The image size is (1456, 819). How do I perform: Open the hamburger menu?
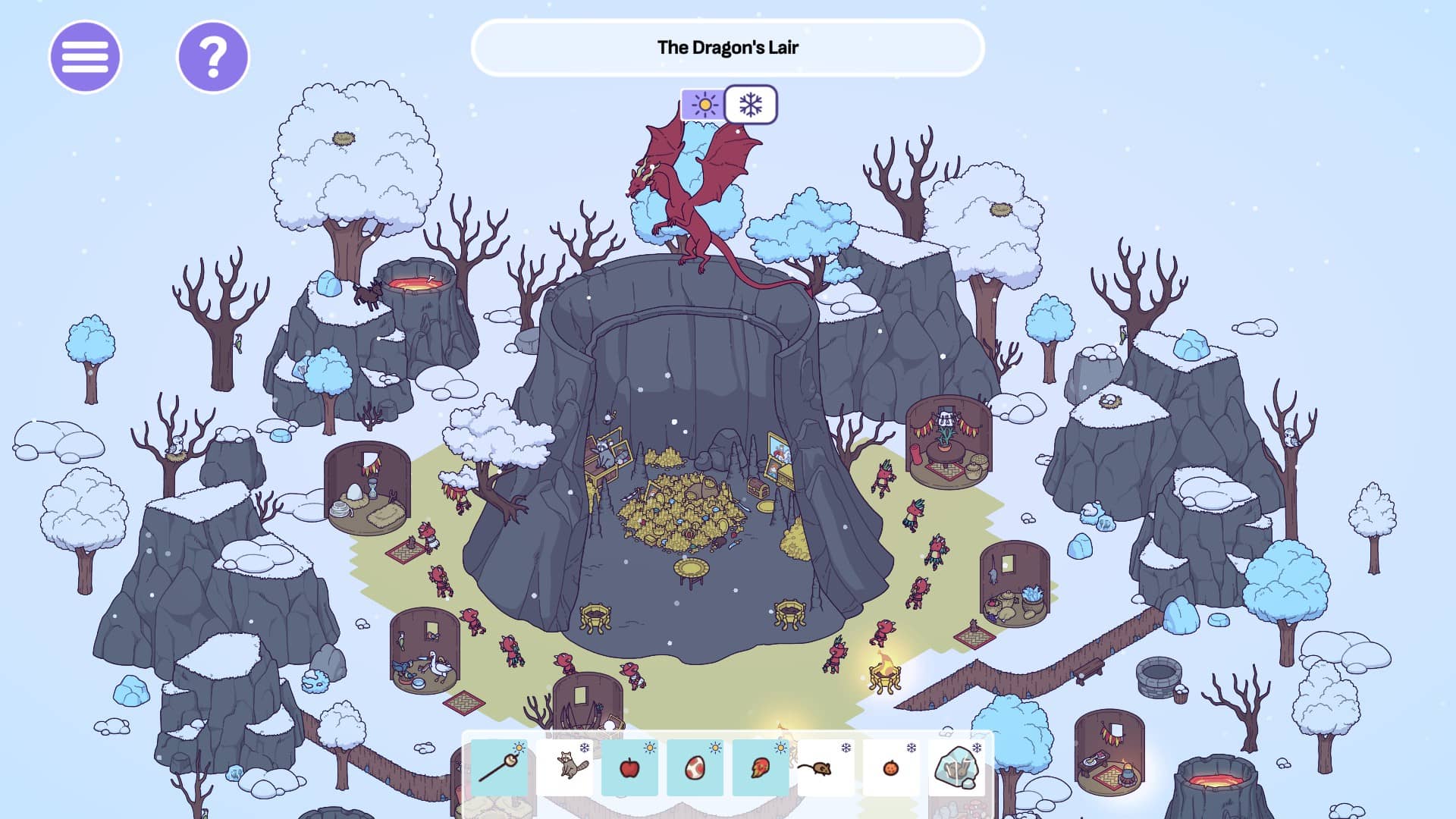pyautogui.click(x=85, y=57)
